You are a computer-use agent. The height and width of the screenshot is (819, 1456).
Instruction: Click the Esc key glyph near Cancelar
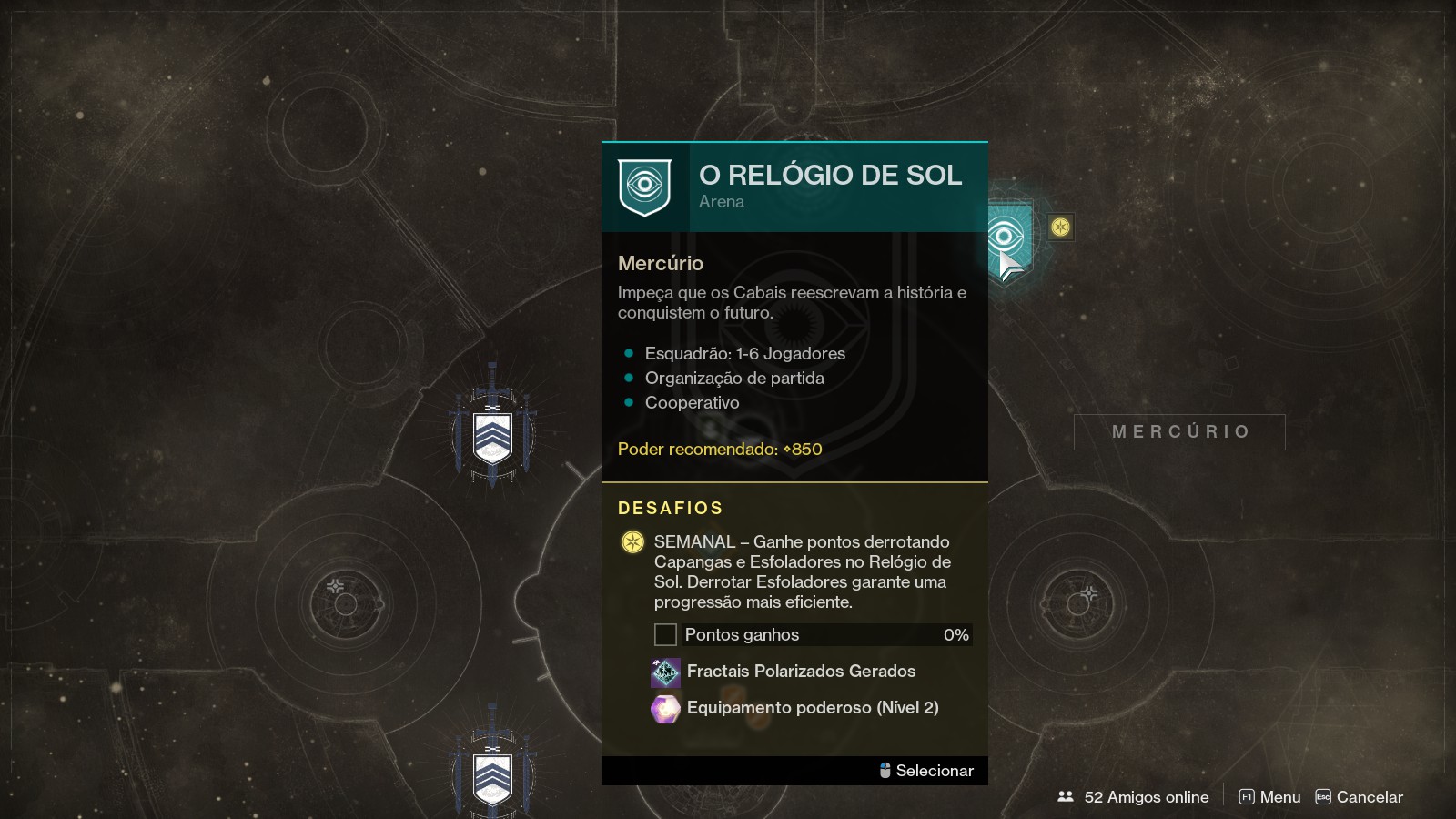(1321, 796)
